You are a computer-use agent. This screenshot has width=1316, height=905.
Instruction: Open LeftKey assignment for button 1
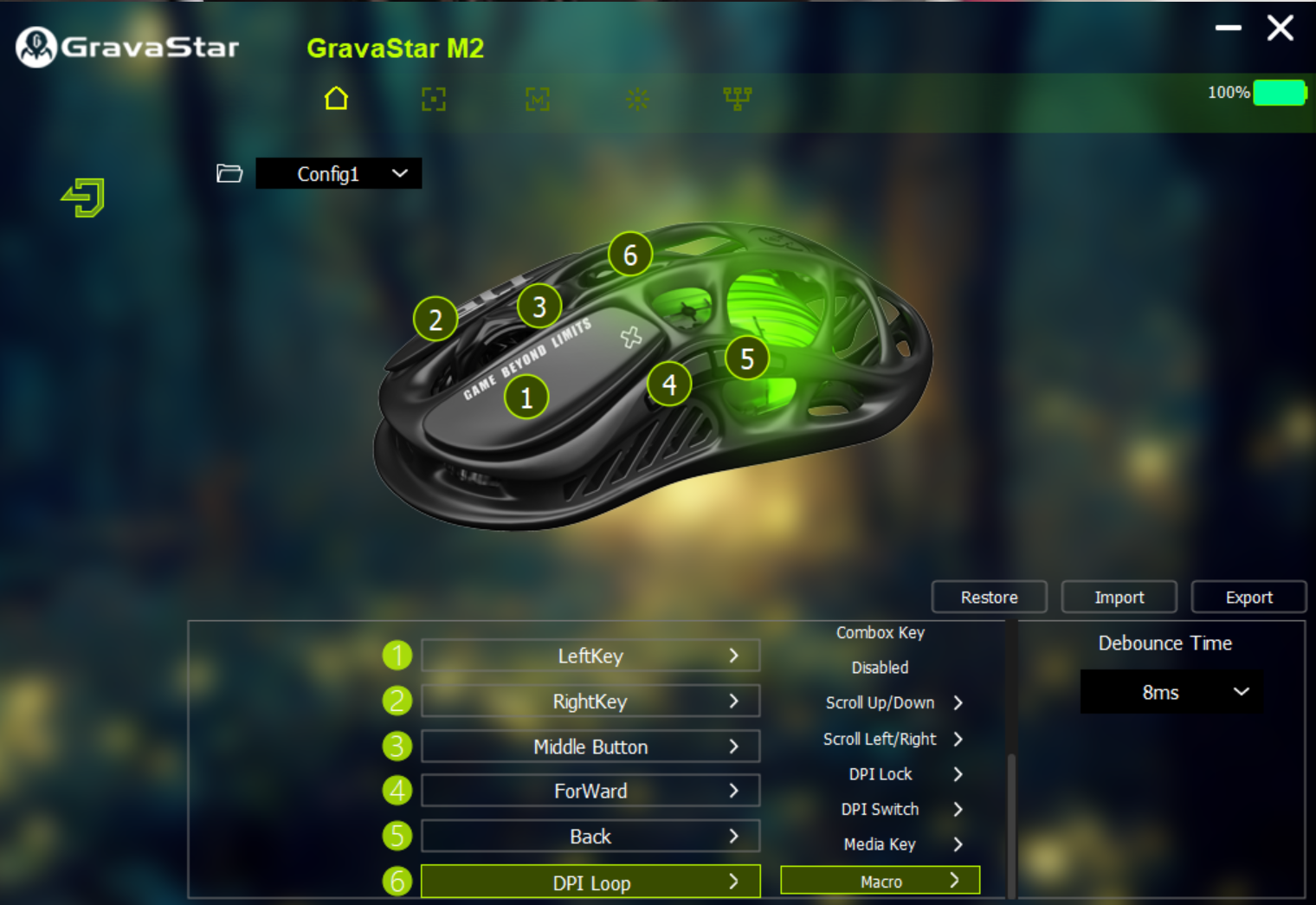click(590, 656)
